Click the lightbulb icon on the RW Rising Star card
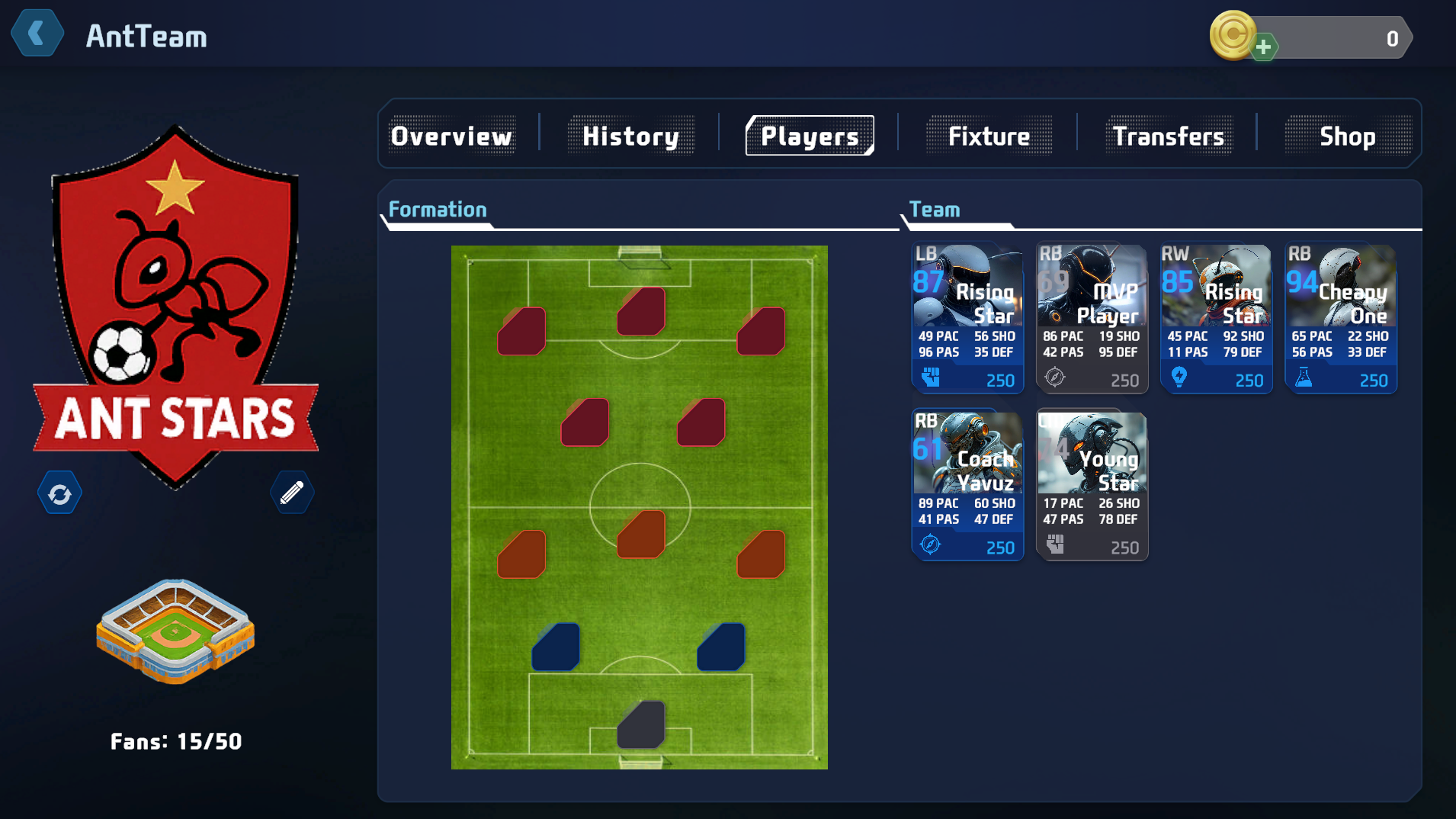Screen dimensions: 1456x819 tap(1179, 379)
